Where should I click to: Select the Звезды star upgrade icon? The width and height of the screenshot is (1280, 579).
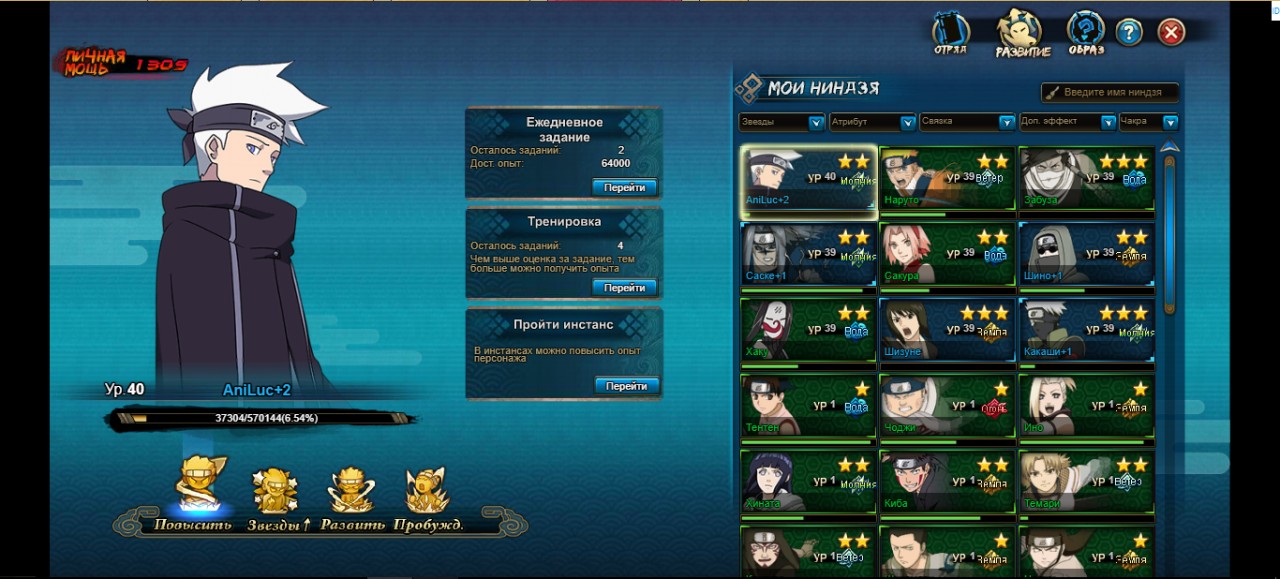pos(275,491)
